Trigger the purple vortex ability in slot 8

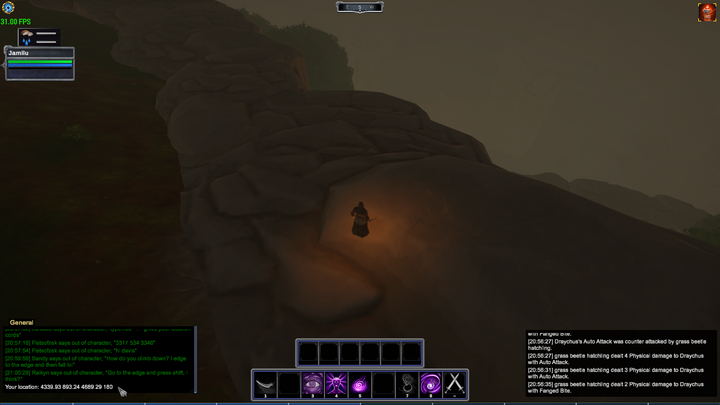click(x=431, y=383)
